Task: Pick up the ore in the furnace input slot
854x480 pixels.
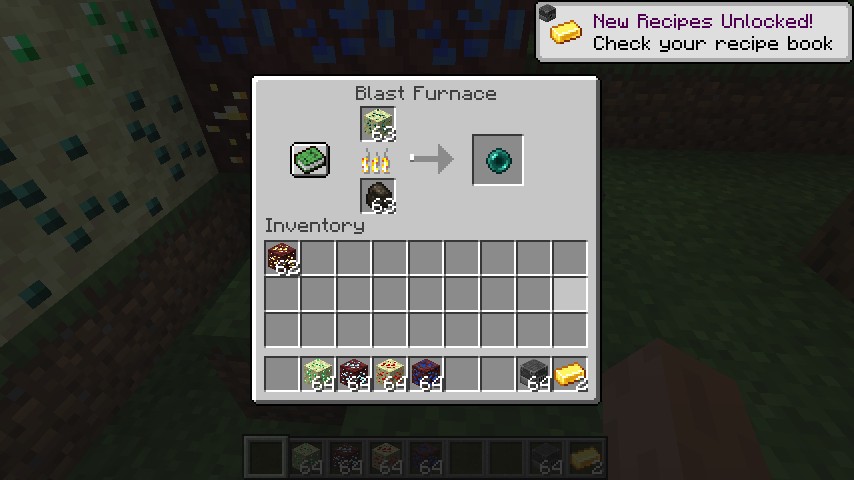Action: point(378,124)
